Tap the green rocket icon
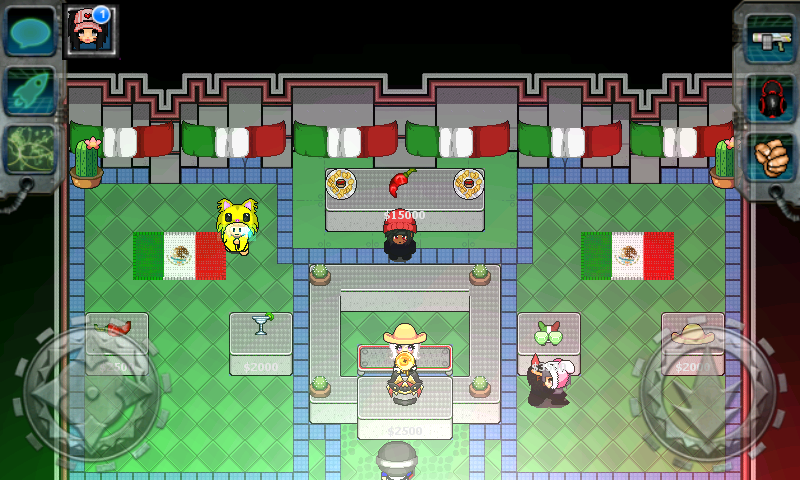Viewport: 800px width, 480px height. [29, 90]
